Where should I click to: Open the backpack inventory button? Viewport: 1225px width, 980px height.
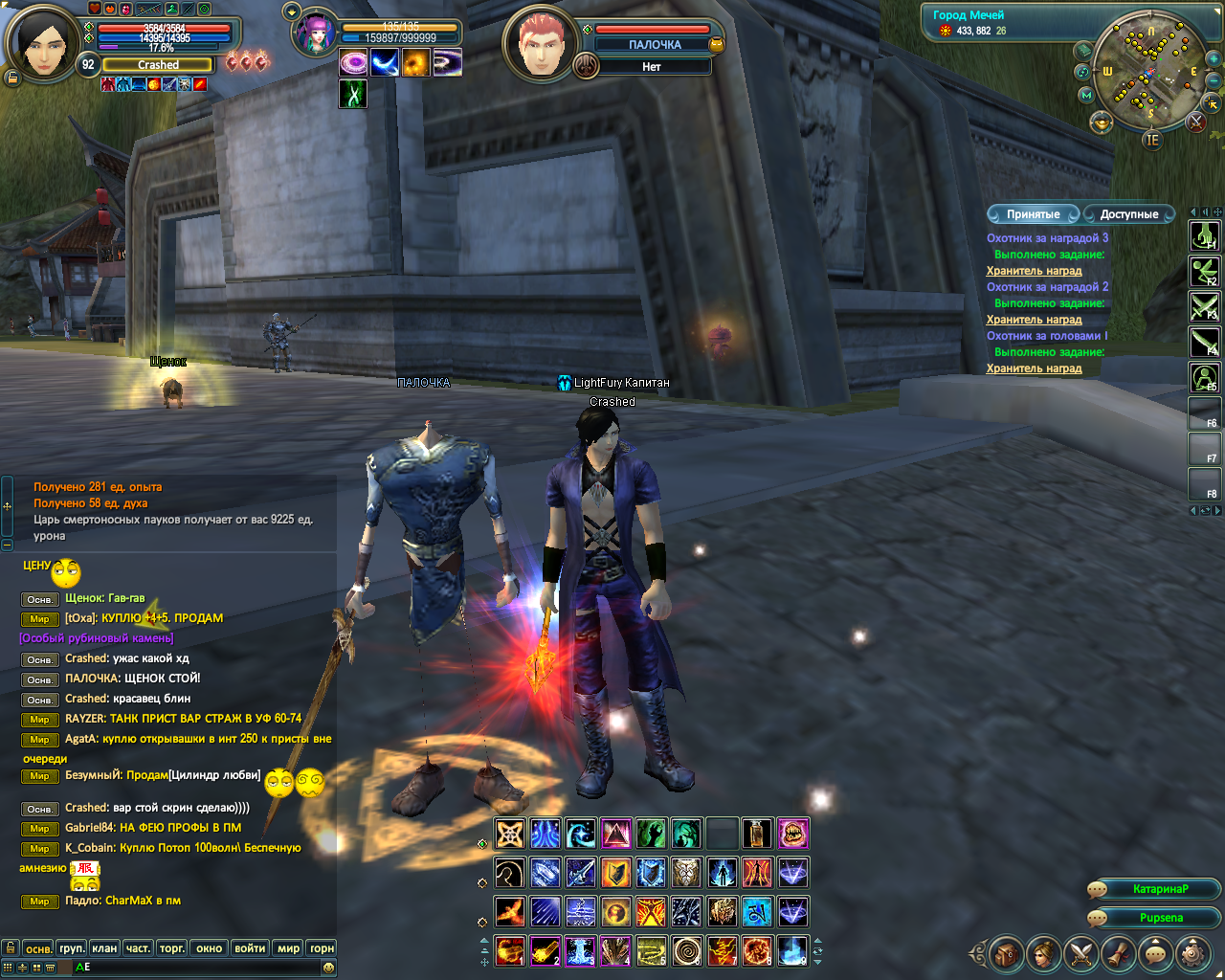tap(1006, 953)
